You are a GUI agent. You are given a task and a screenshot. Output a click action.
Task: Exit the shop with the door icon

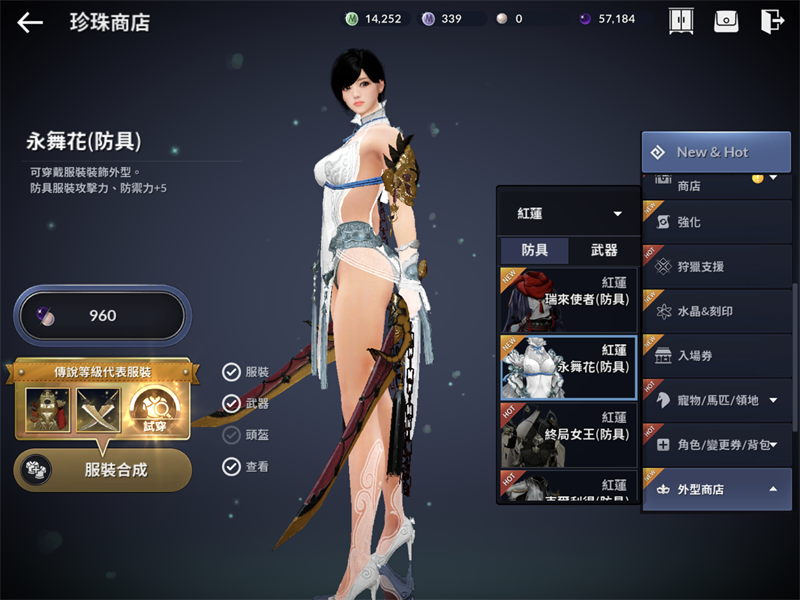coord(771,21)
